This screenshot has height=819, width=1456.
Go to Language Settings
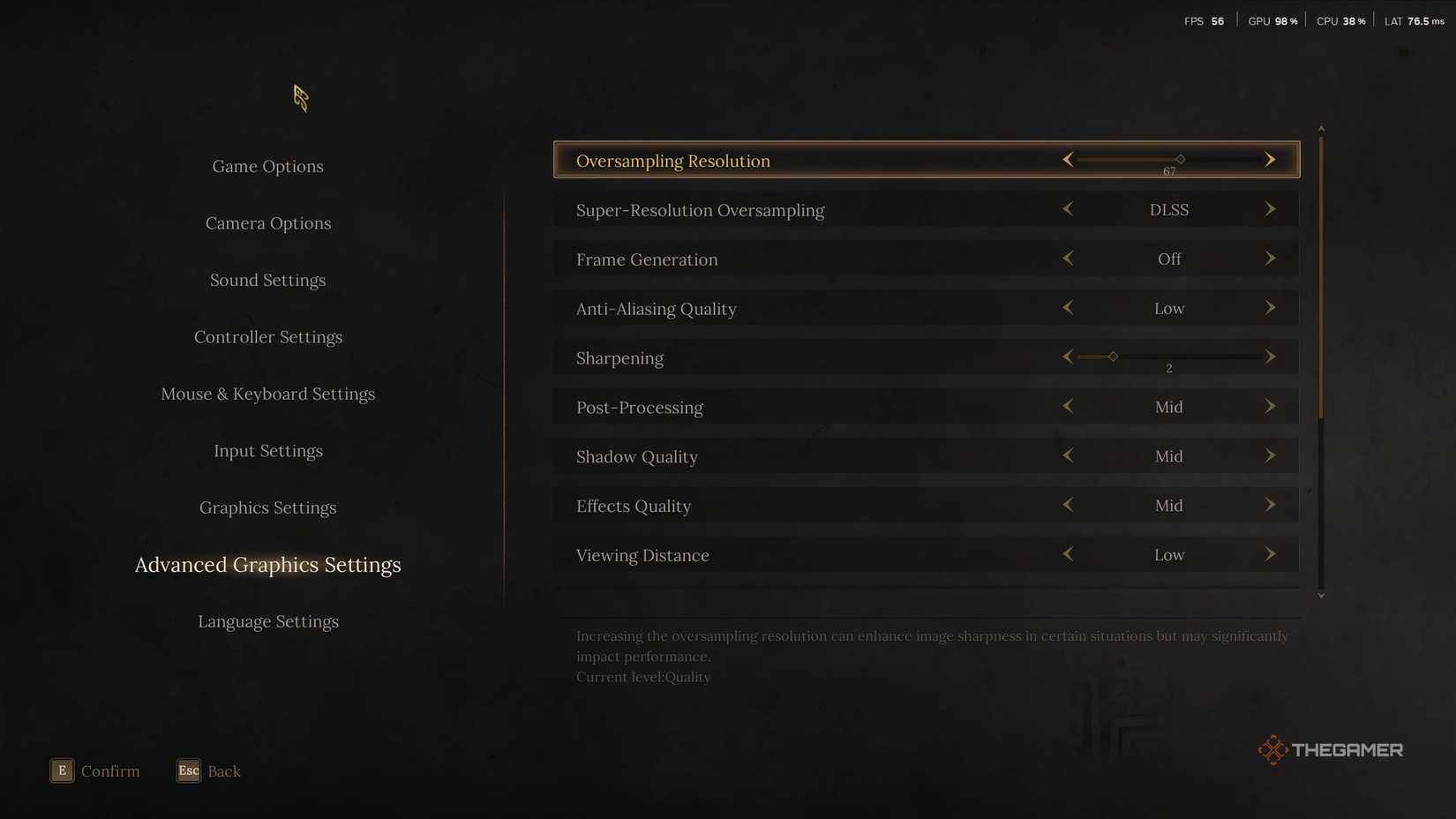coord(267,621)
